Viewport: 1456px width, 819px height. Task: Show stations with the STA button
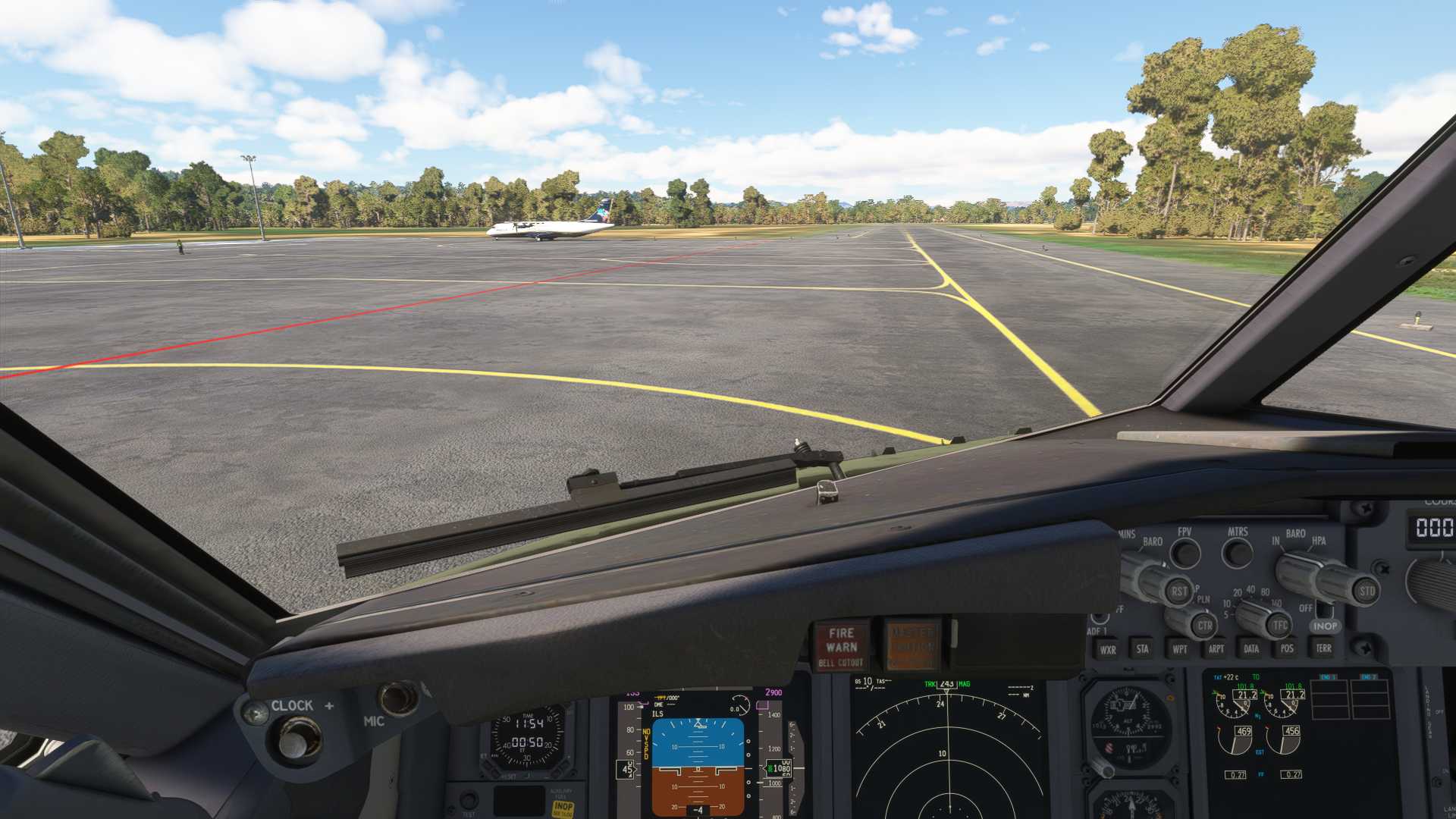click(x=1142, y=649)
